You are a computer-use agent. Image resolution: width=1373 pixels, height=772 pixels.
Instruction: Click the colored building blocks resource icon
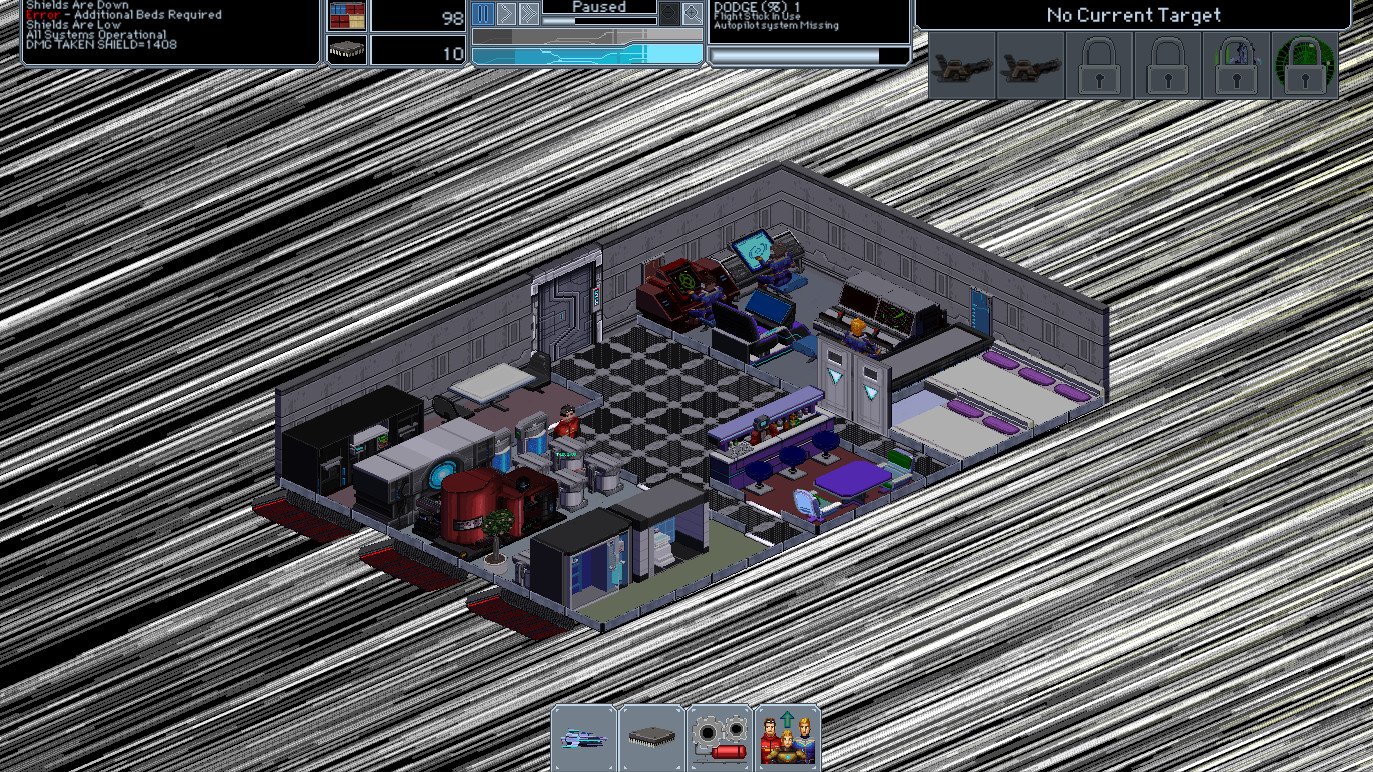(x=347, y=15)
